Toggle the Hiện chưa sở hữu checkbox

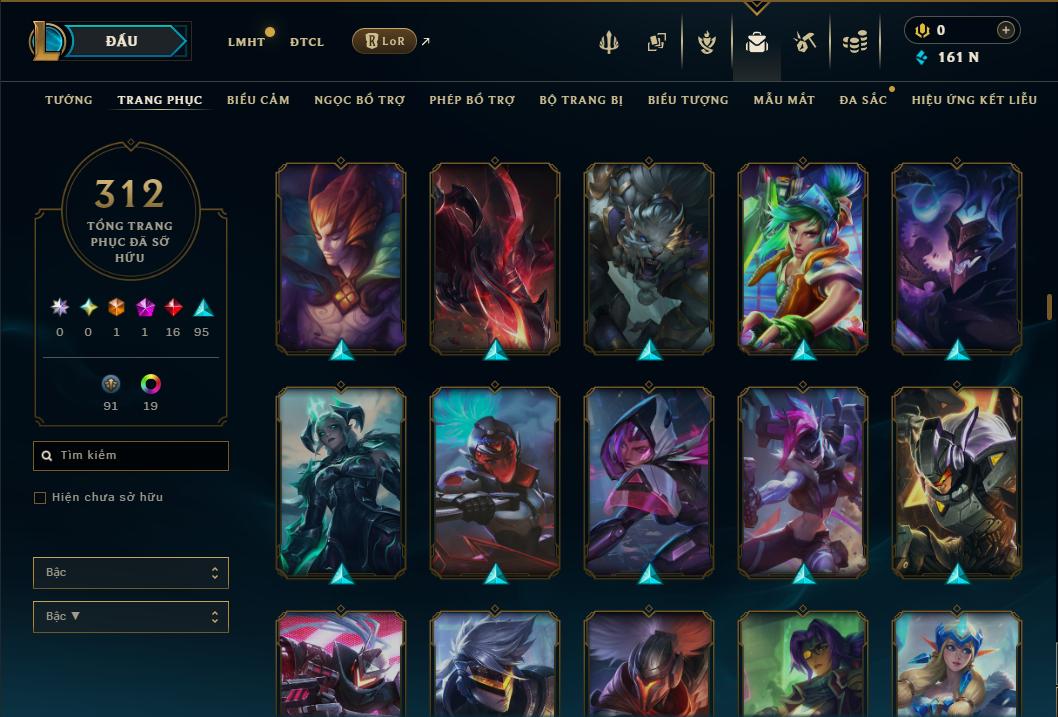[40, 498]
